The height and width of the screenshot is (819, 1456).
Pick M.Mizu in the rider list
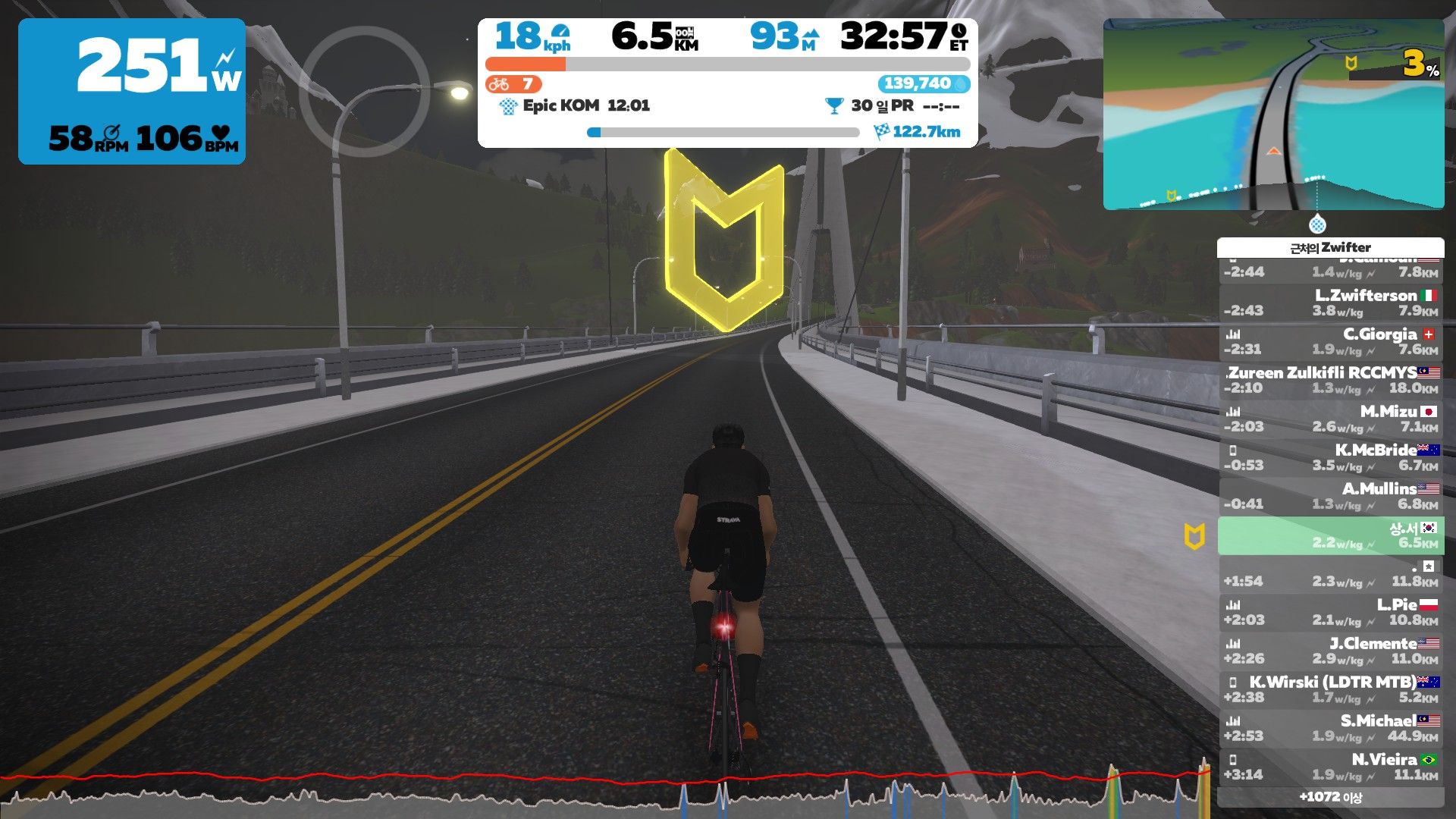coord(1331,419)
